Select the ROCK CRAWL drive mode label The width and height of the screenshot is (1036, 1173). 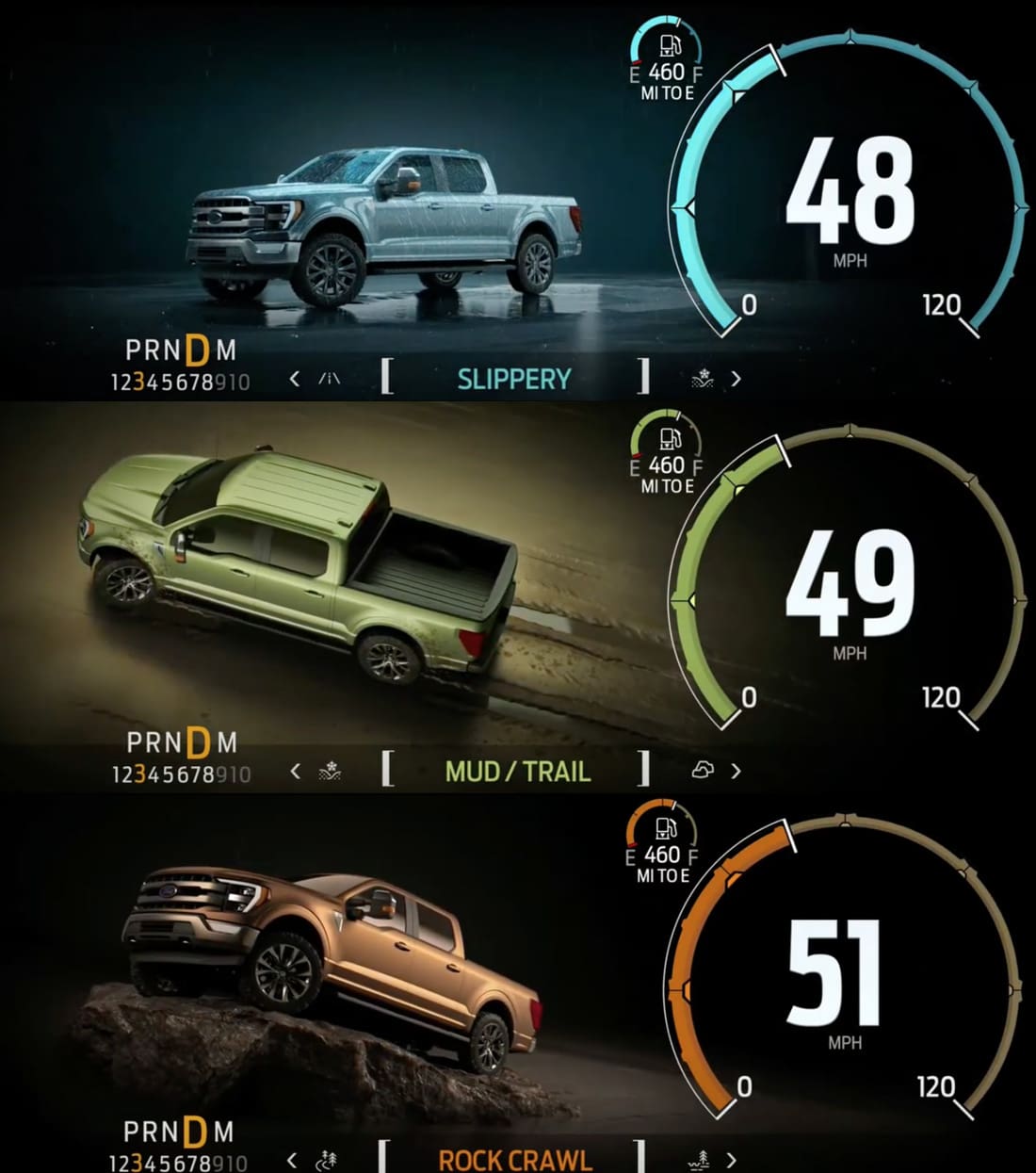(x=515, y=1160)
